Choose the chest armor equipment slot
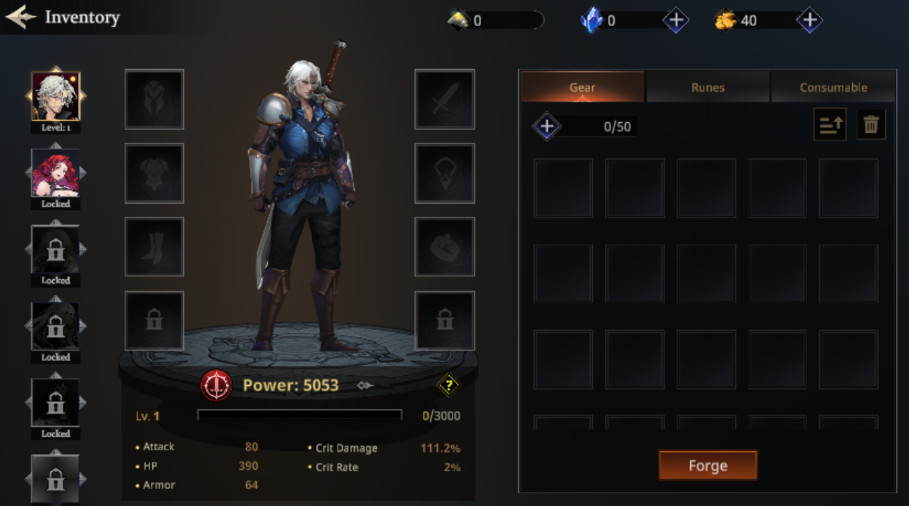909x506 pixels. (154, 173)
